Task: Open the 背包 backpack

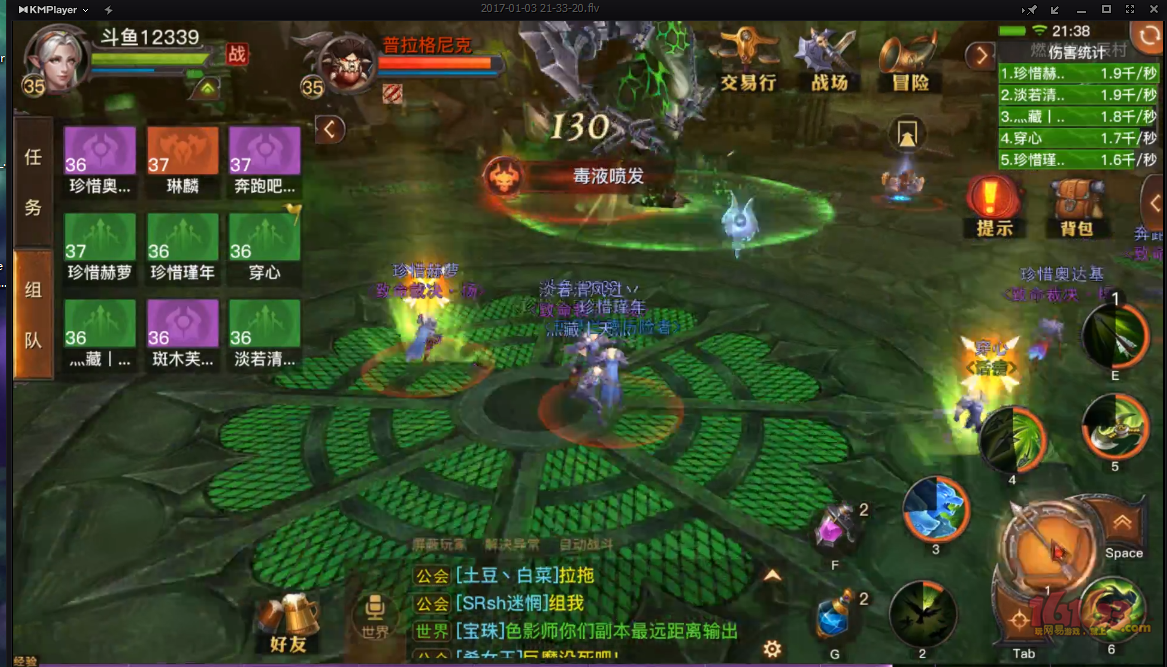Action: tap(1075, 207)
